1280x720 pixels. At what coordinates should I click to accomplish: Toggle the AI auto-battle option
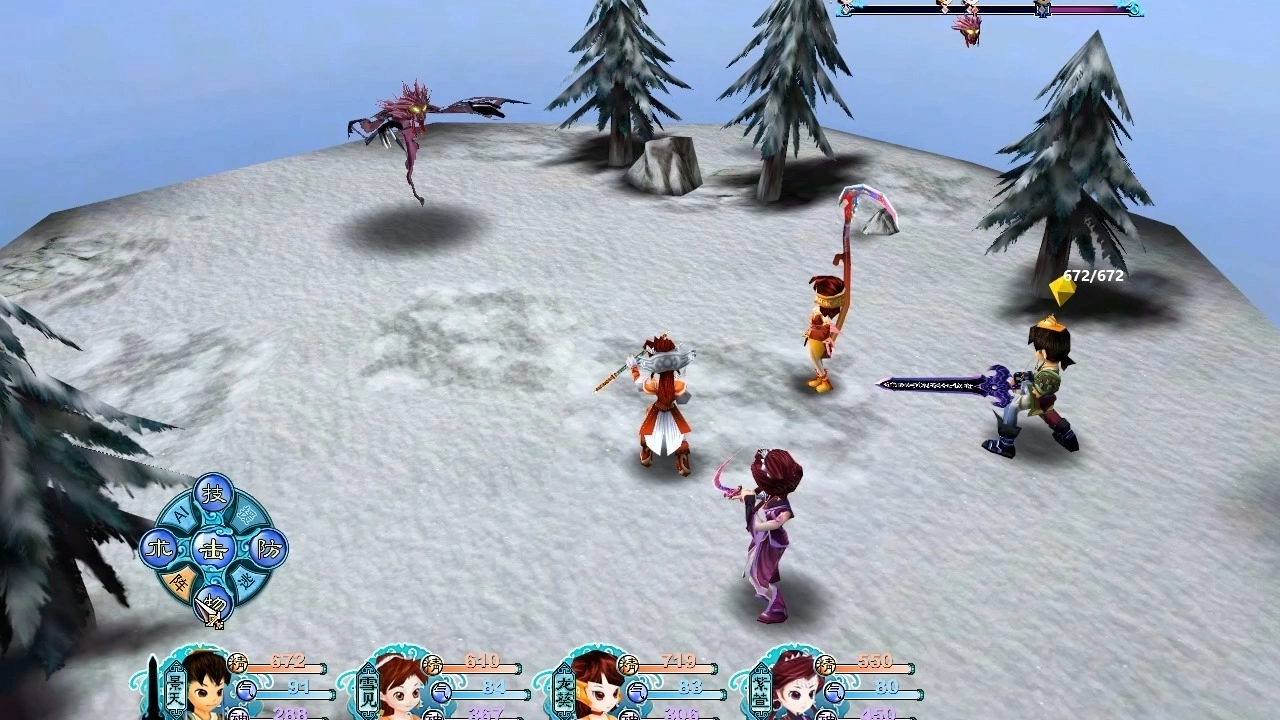click(x=182, y=514)
